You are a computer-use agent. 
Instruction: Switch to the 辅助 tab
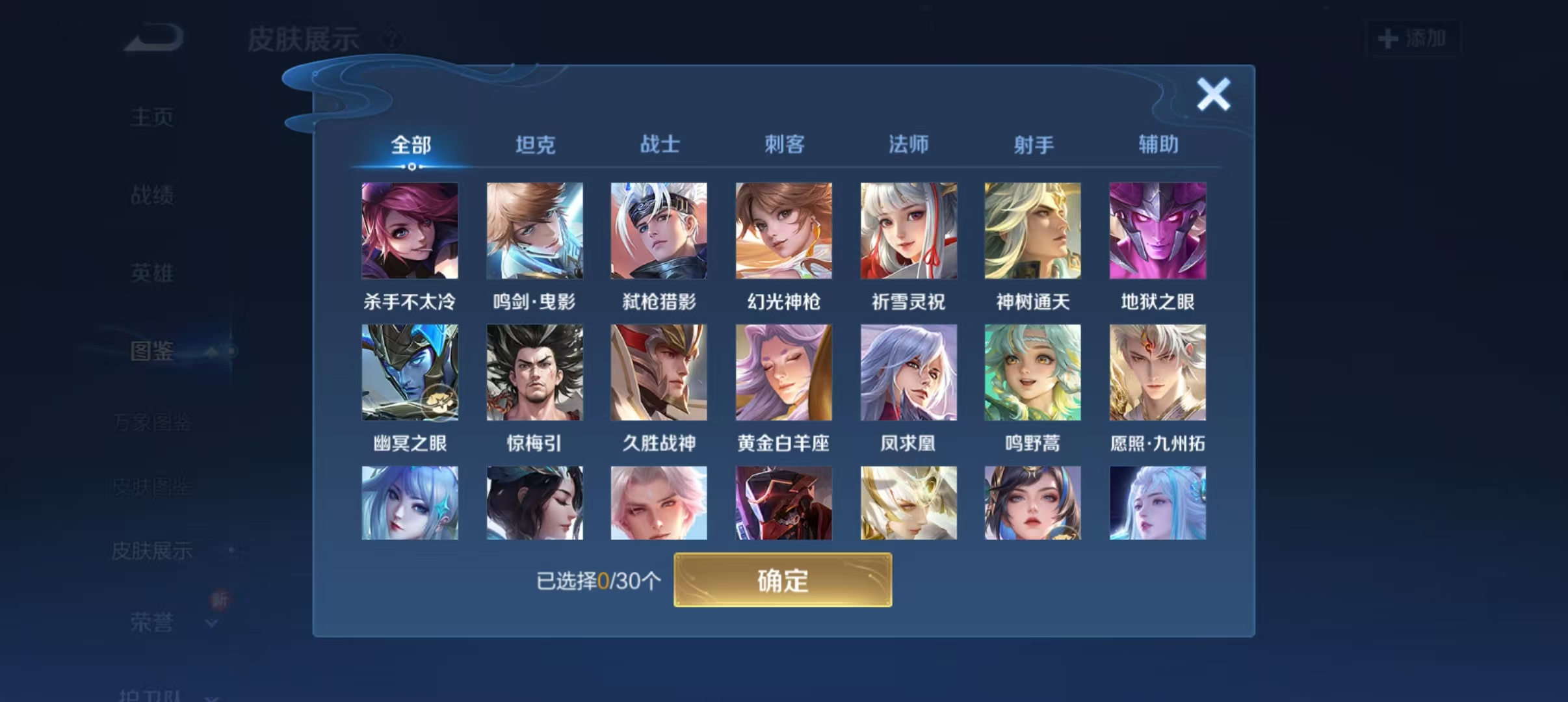point(1157,144)
